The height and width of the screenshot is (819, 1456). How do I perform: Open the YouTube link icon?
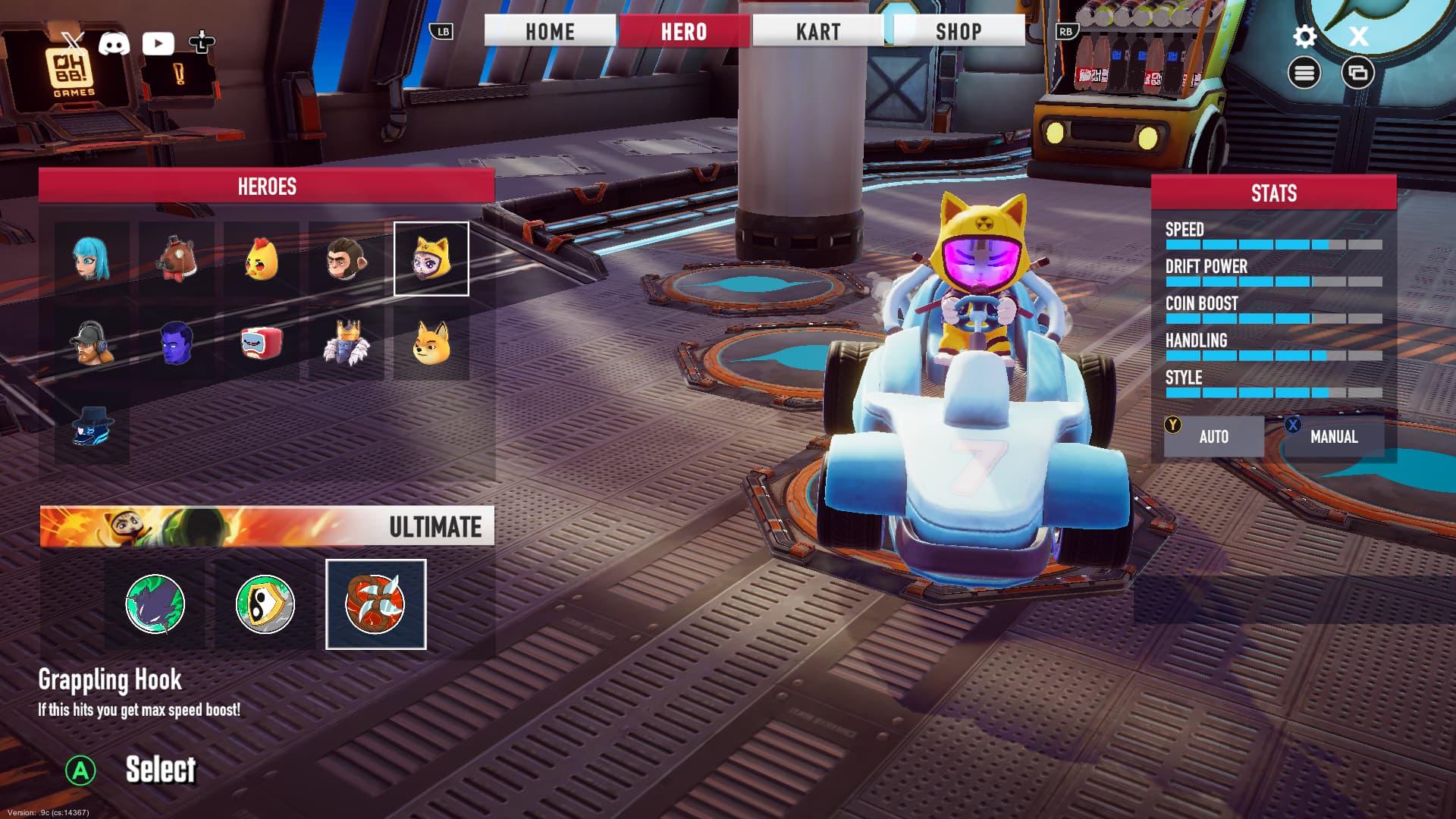158,43
